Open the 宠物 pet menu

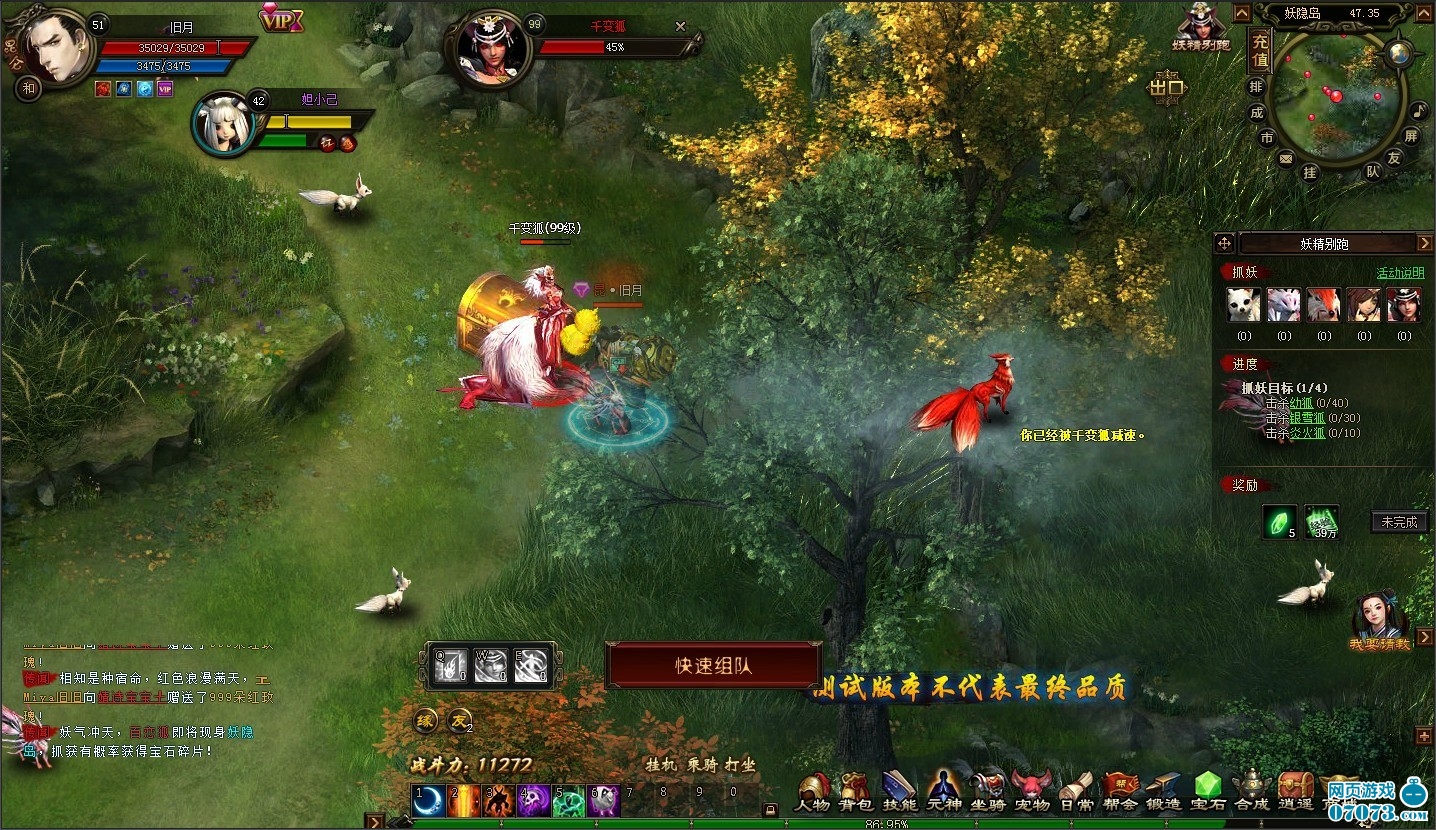coord(1031,792)
